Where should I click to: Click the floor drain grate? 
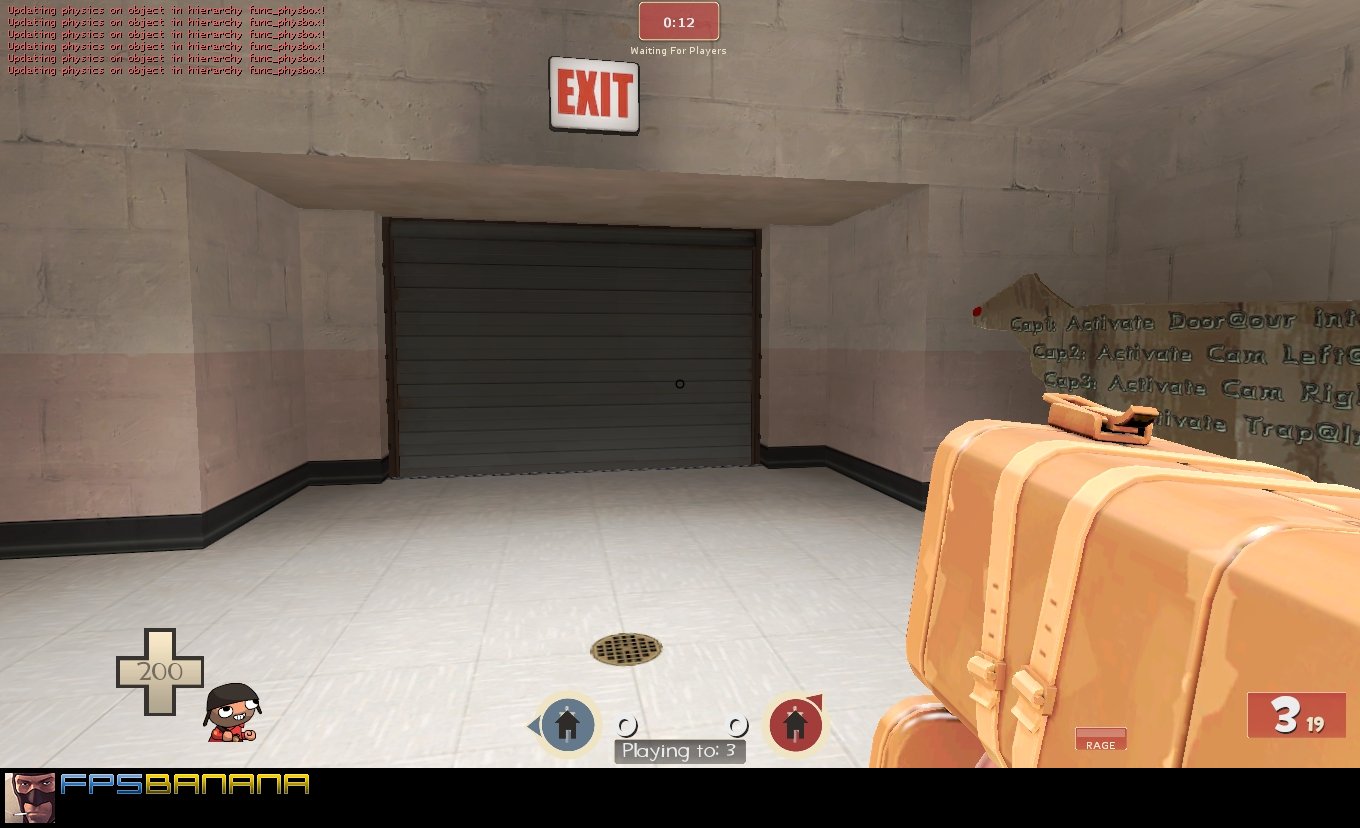coord(626,649)
